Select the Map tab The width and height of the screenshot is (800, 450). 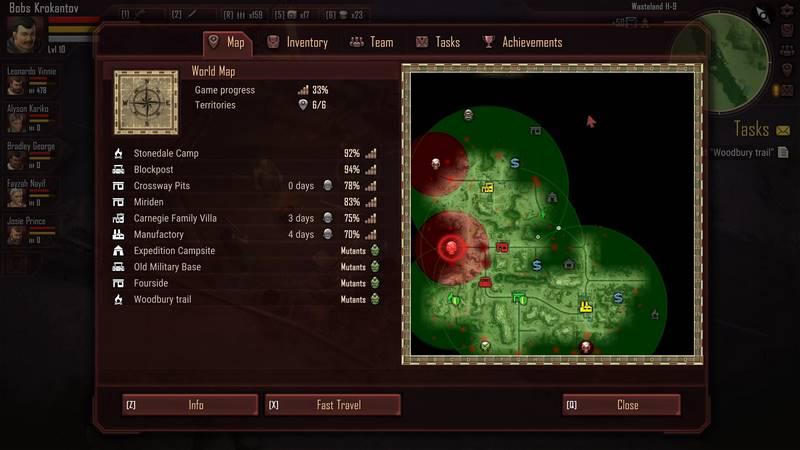pyautogui.click(x=226, y=43)
